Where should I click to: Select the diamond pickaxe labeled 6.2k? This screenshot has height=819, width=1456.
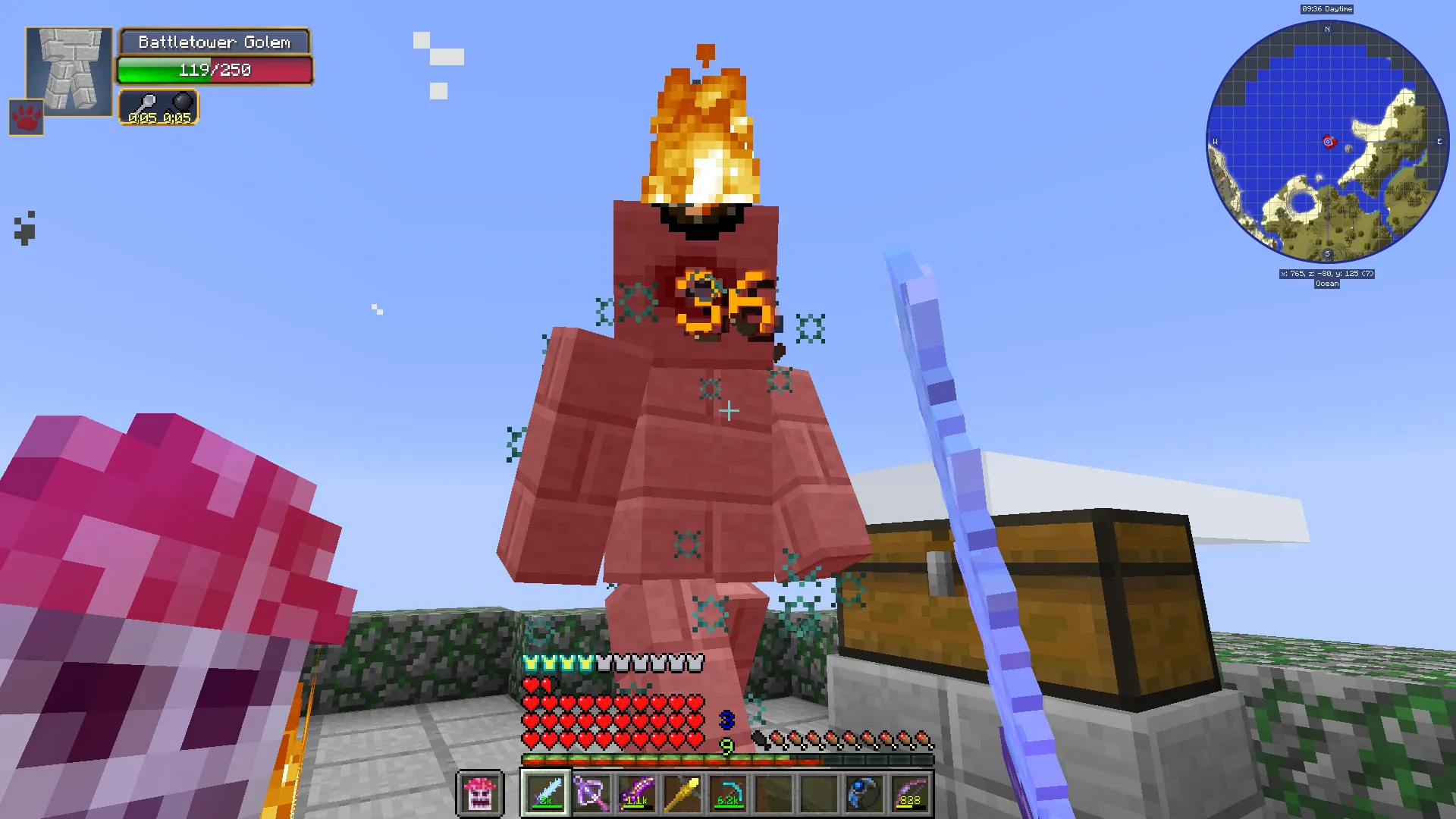[726, 792]
